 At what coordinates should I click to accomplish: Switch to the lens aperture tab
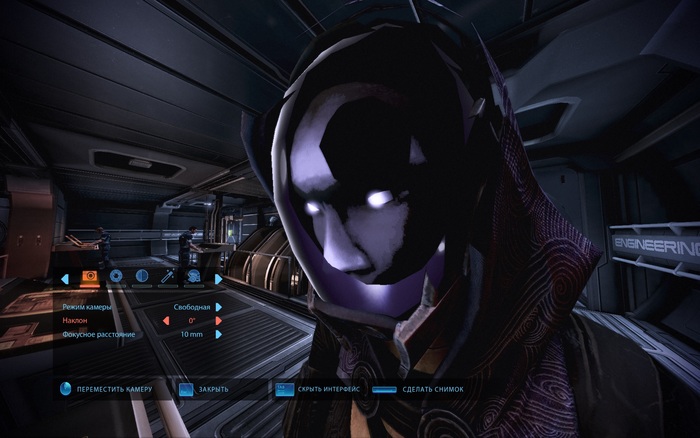click(x=116, y=277)
